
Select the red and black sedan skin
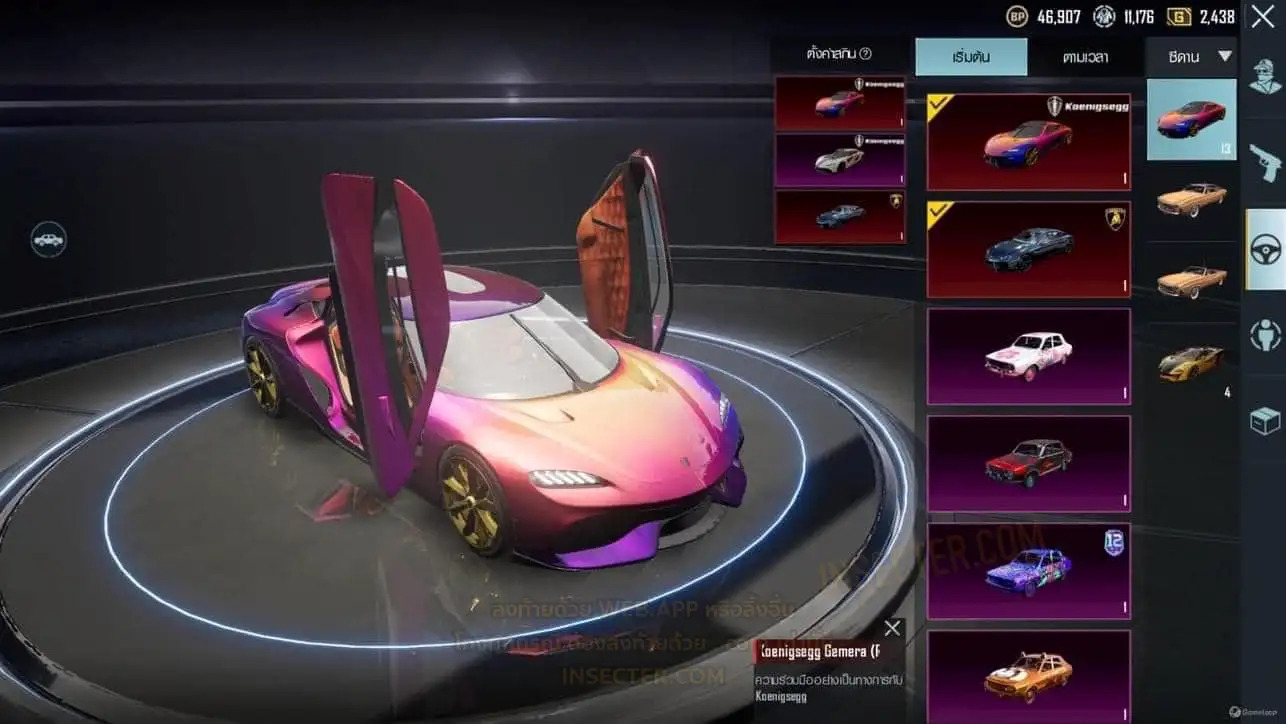tap(1028, 463)
